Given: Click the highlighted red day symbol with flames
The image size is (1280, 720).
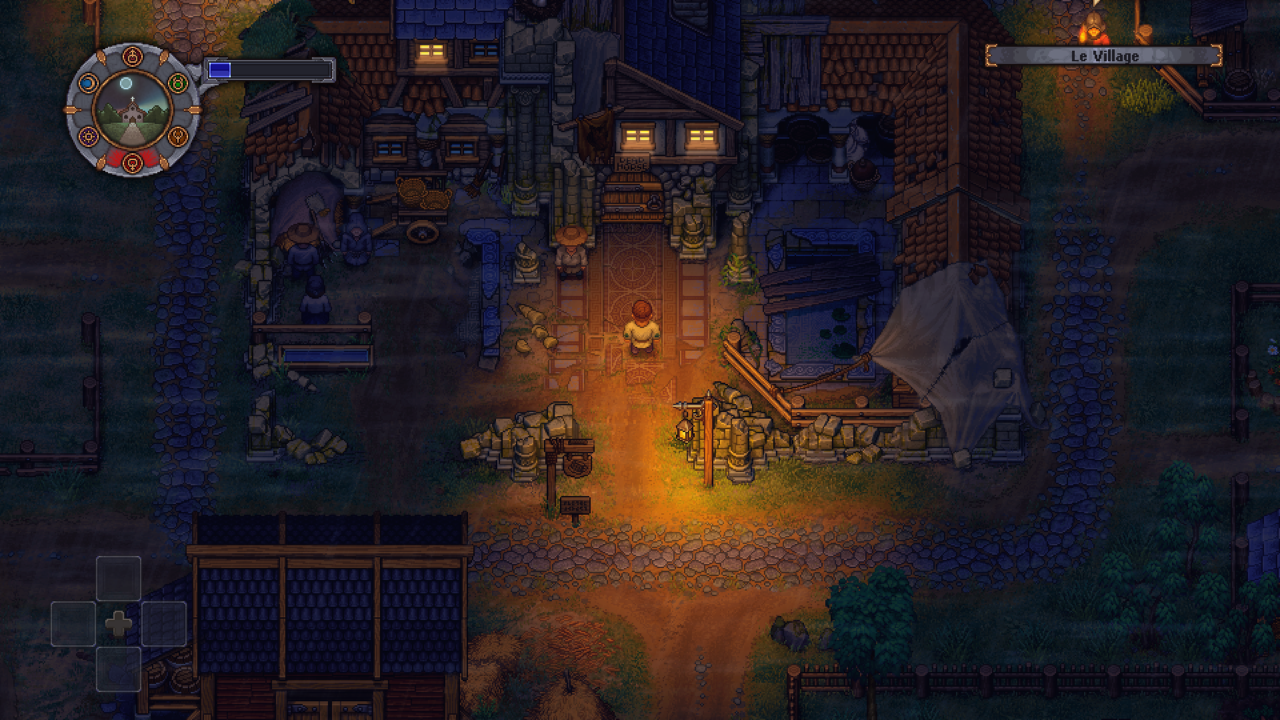Looking at the screenshot, I should (133, 161).
